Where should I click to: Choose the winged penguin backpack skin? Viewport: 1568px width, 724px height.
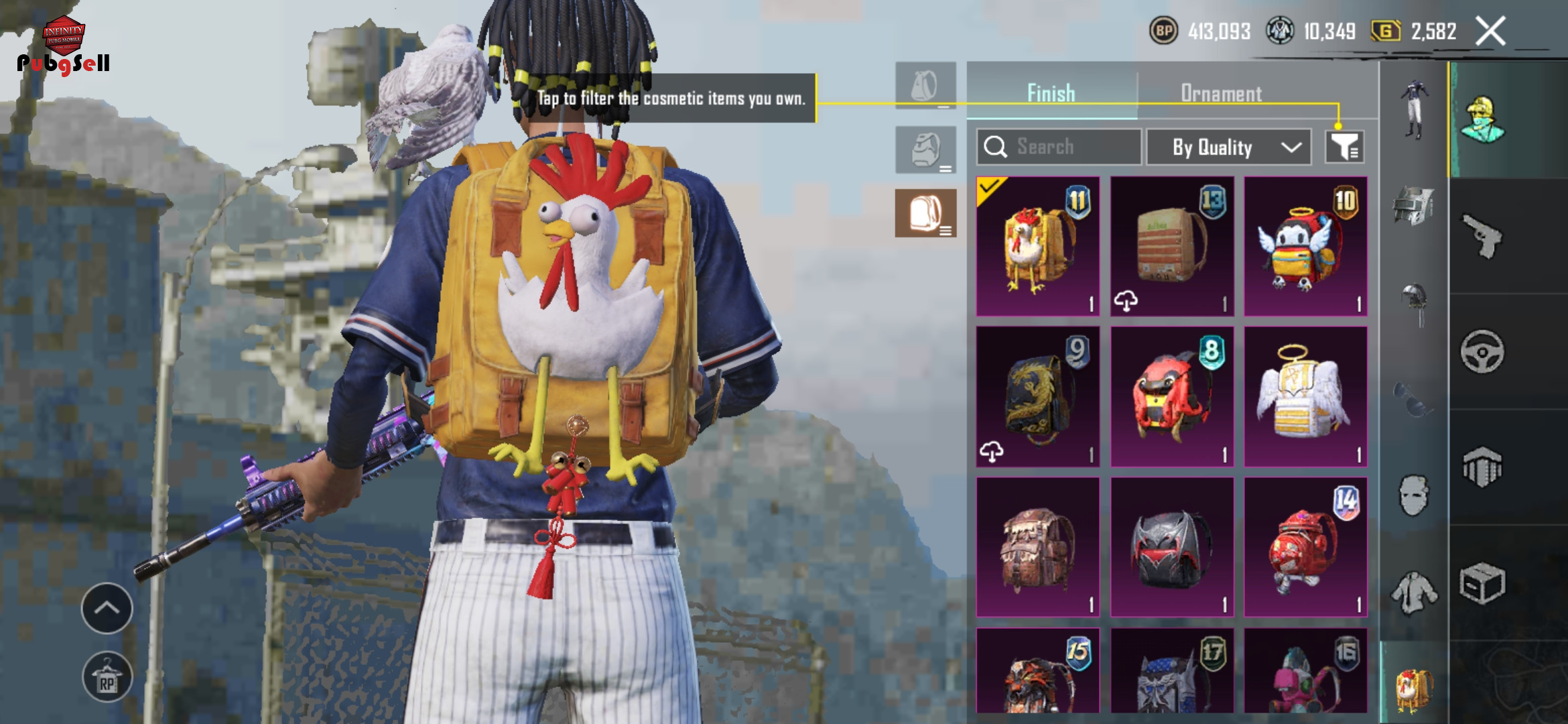click(x=1305, y=246)
